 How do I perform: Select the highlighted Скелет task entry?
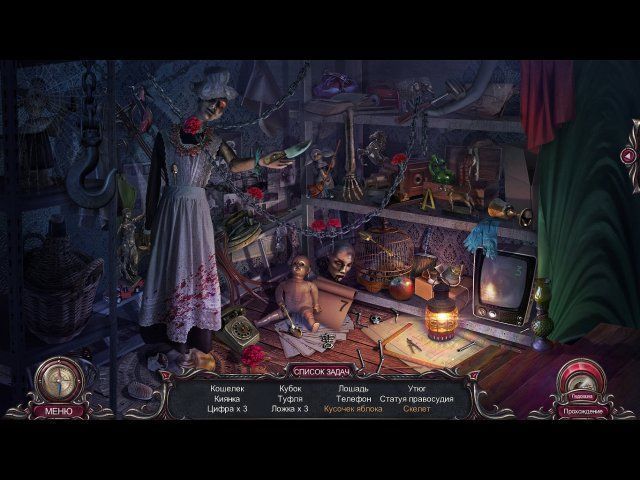[417, 410]
